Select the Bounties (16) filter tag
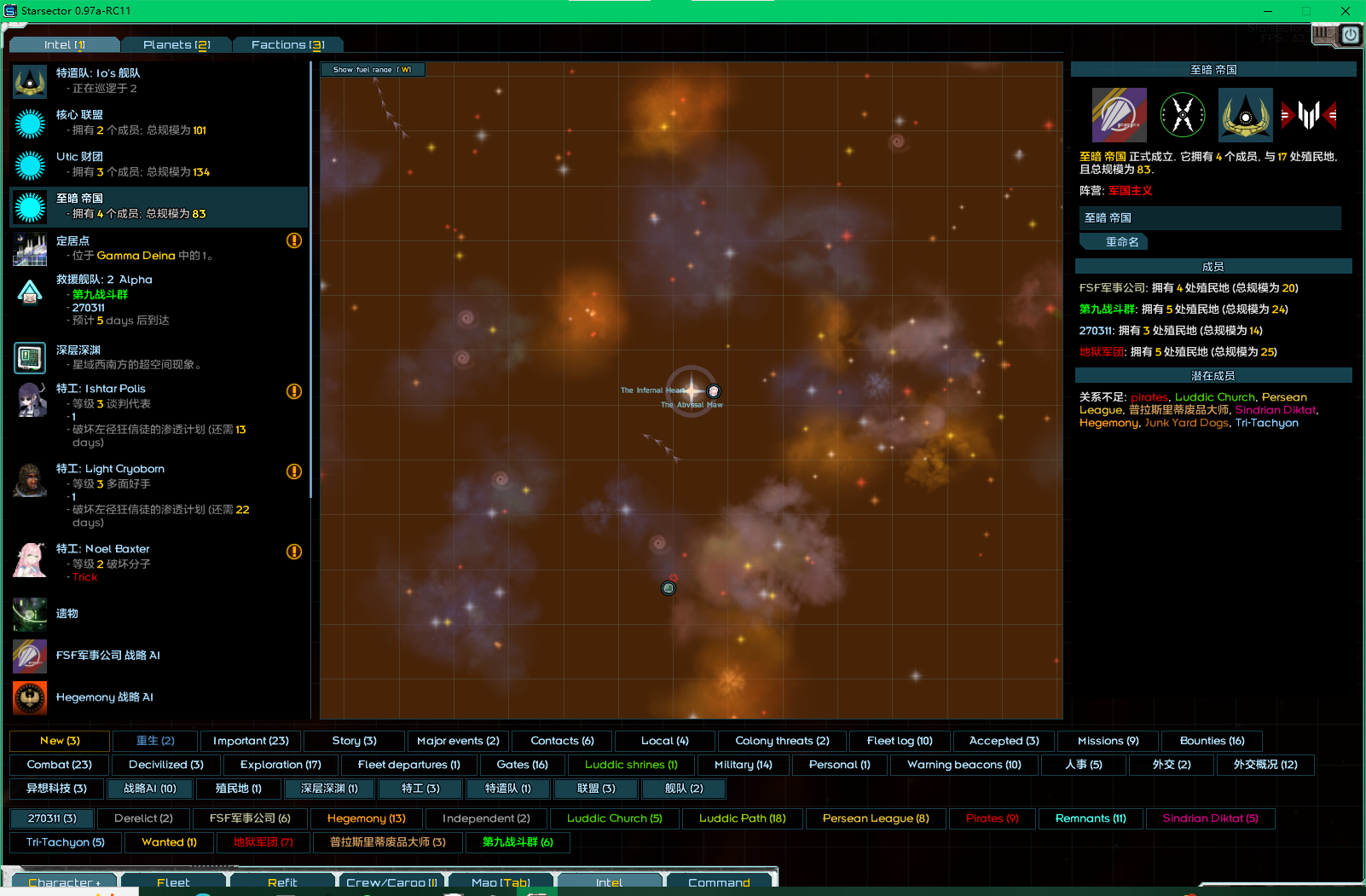1366x896 pixels. click(1212, 741)
